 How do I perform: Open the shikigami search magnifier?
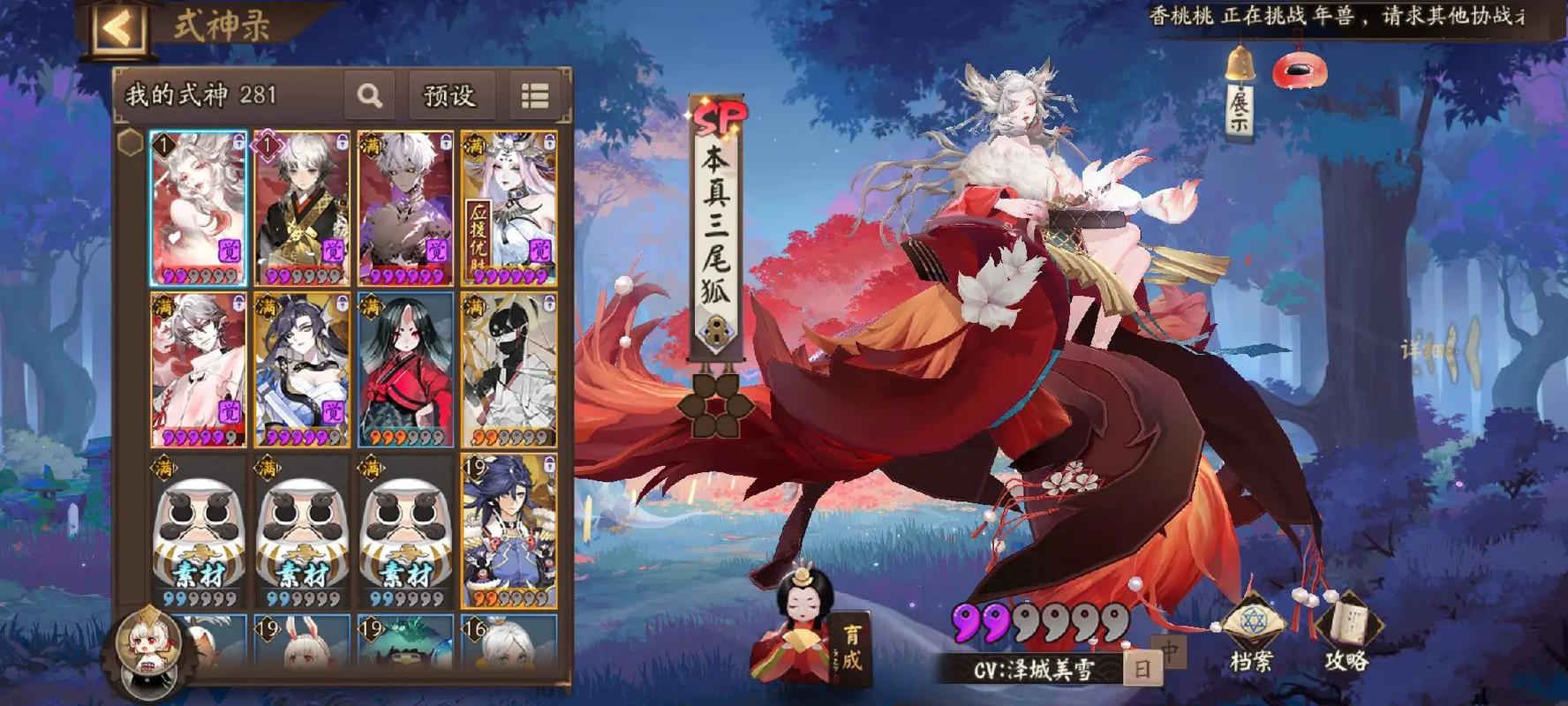click(371, 94)
